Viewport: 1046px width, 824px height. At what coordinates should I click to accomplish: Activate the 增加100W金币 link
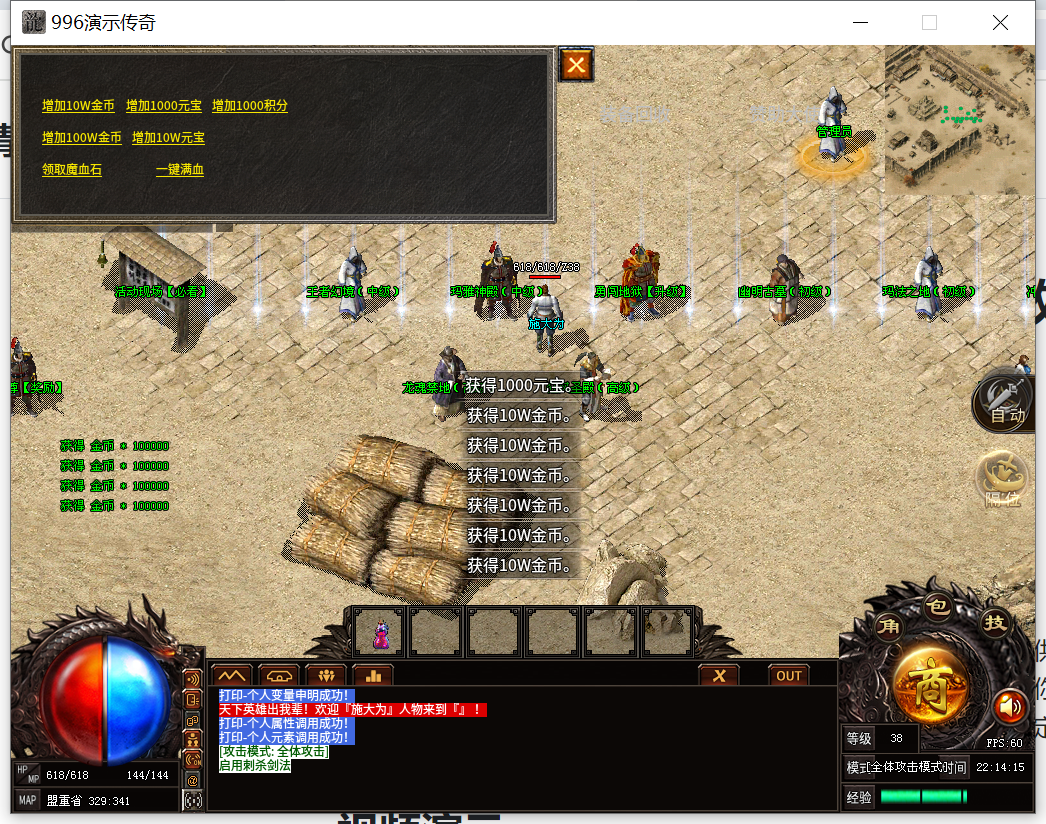click(x=82, y=138)
